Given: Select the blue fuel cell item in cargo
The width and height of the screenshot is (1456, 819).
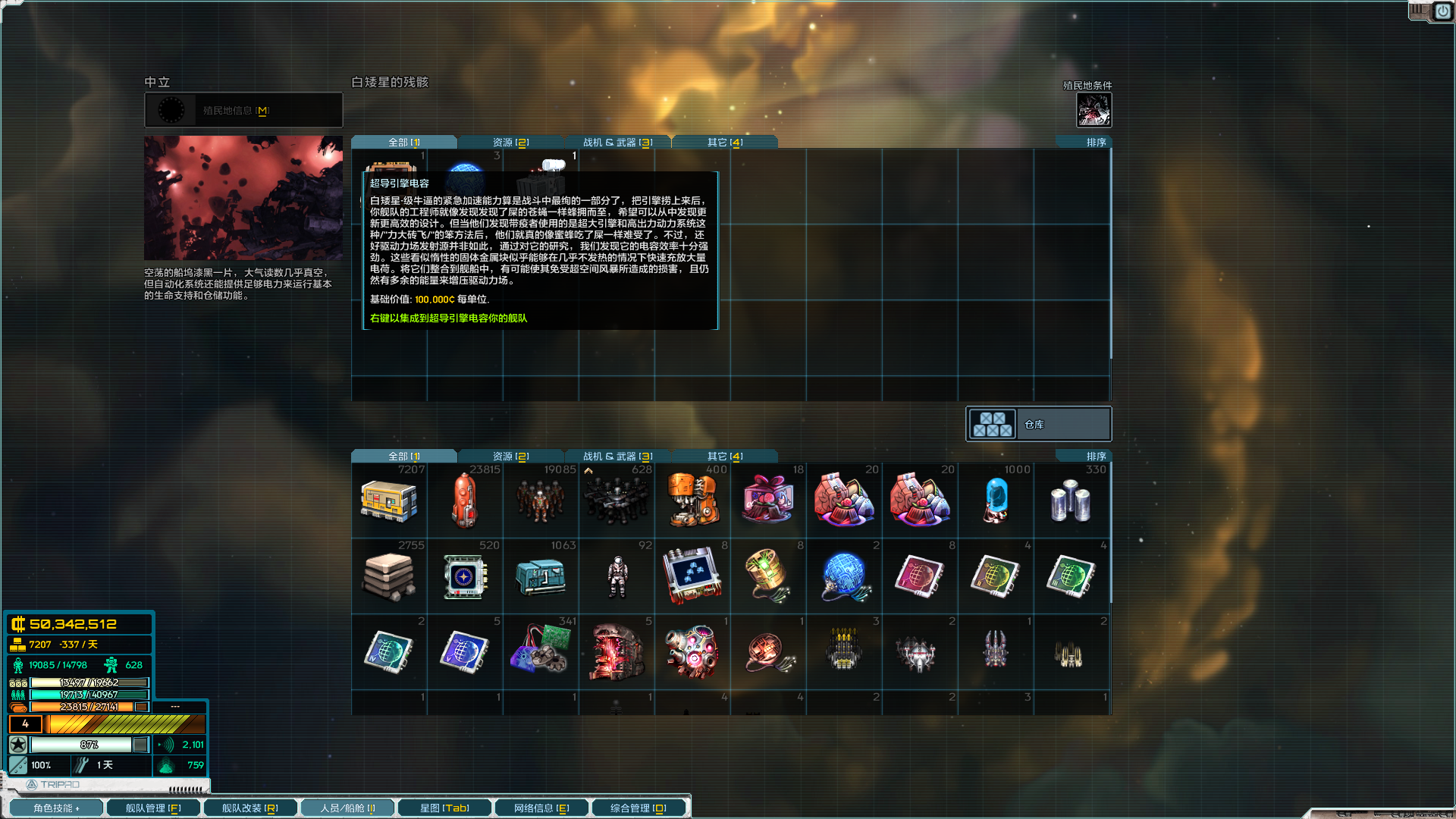Looking at the screenshot, I should point(995,500).
